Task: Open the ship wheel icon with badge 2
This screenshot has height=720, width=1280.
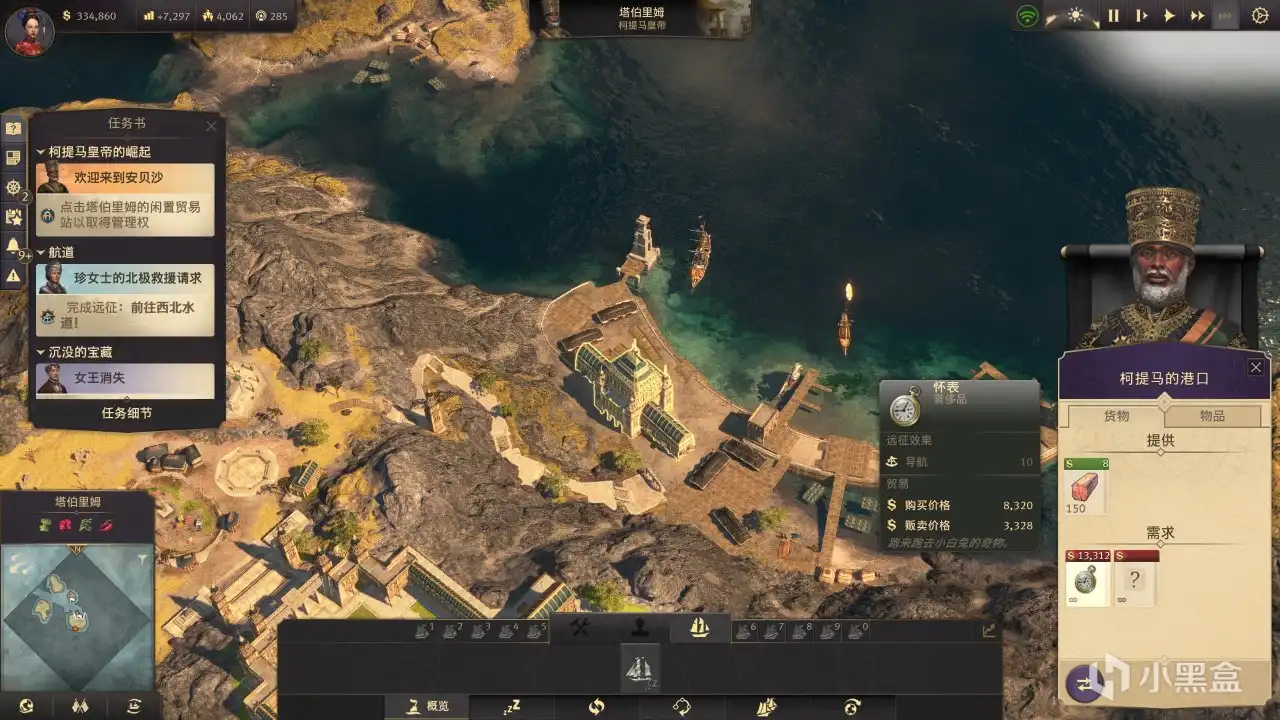Action: (12, 188)
